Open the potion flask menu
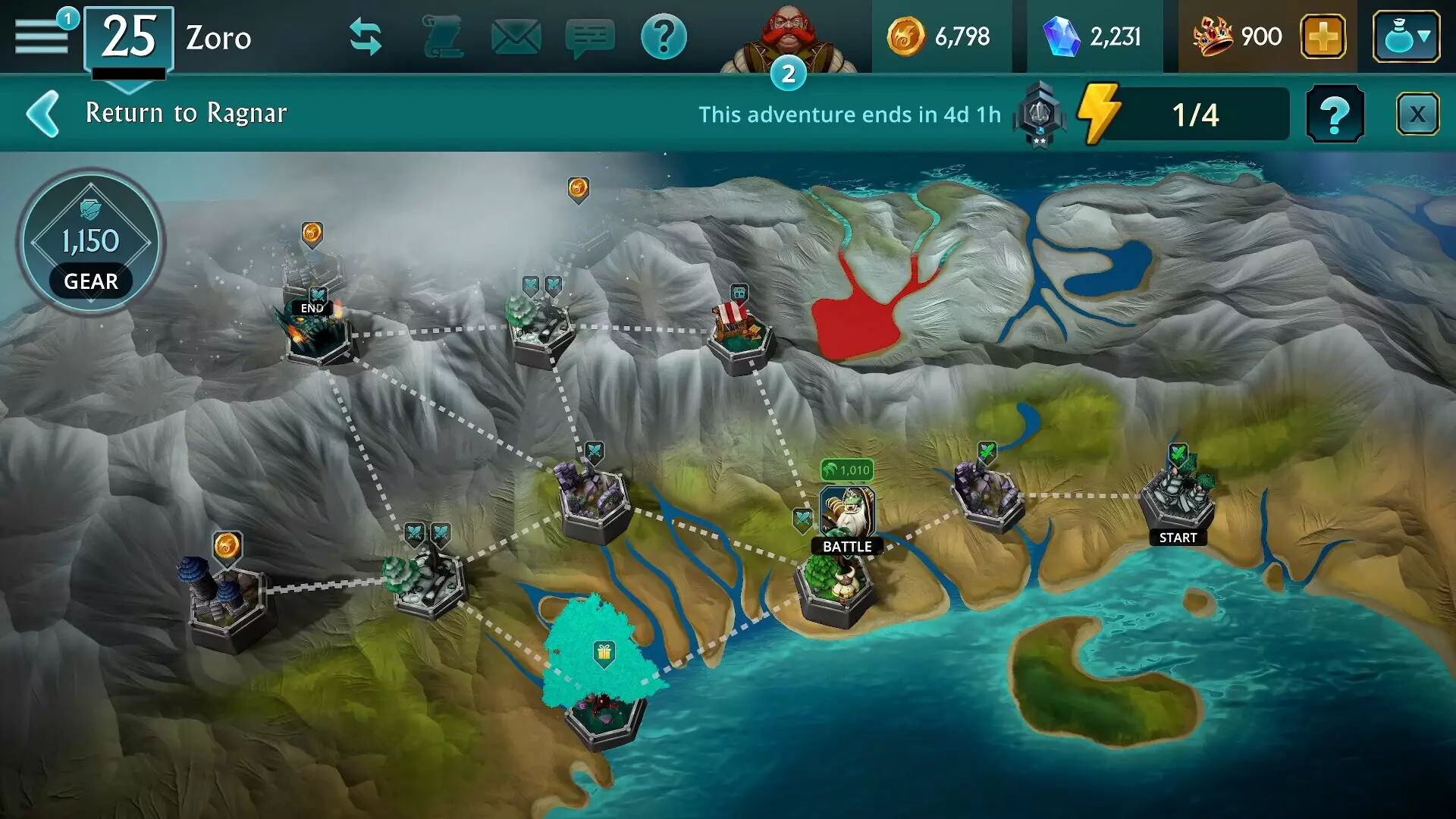 1404,35
